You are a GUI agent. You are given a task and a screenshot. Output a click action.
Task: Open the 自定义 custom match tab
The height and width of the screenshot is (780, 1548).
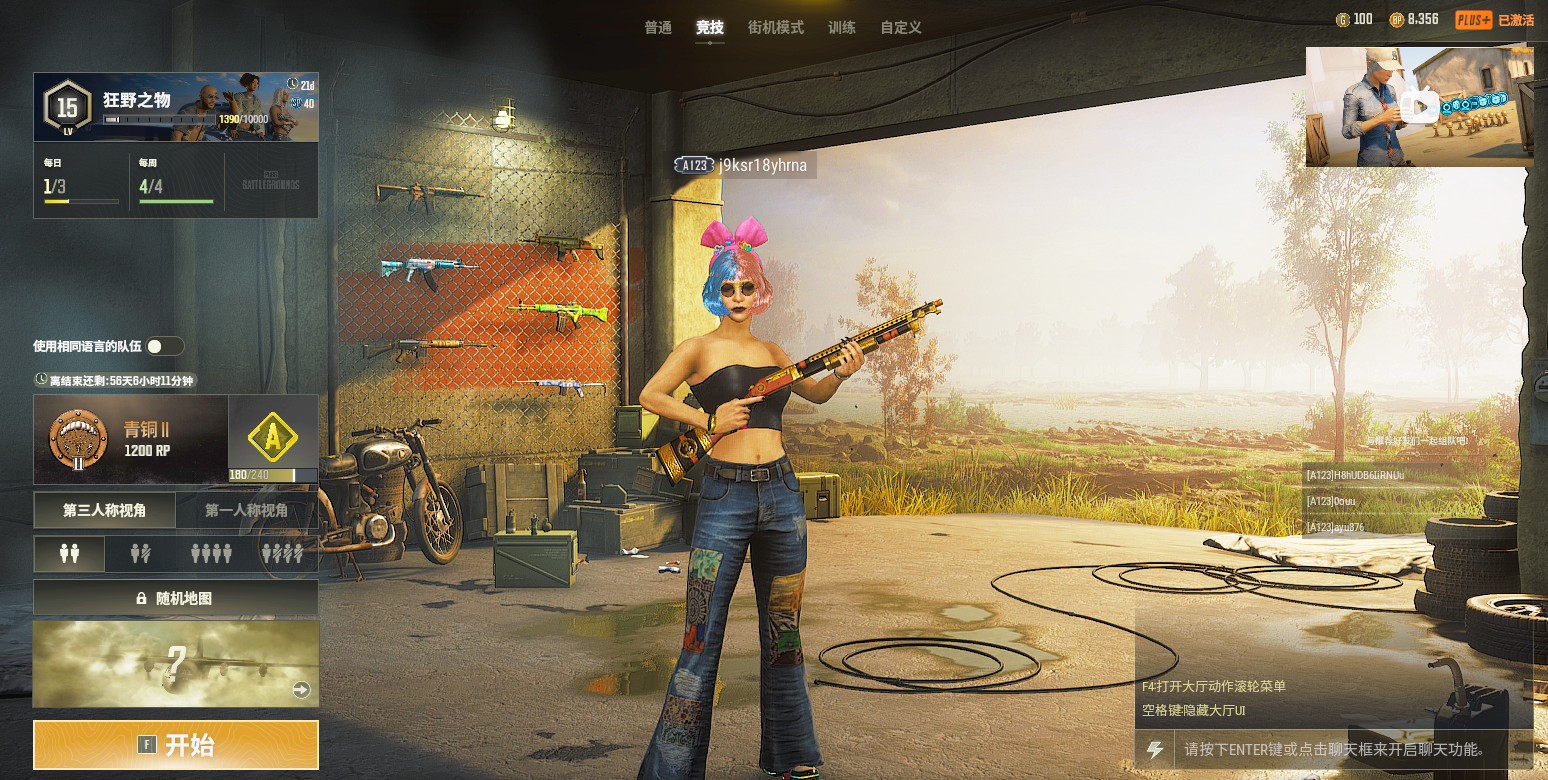pyautogui.click(x=901, y=28)
